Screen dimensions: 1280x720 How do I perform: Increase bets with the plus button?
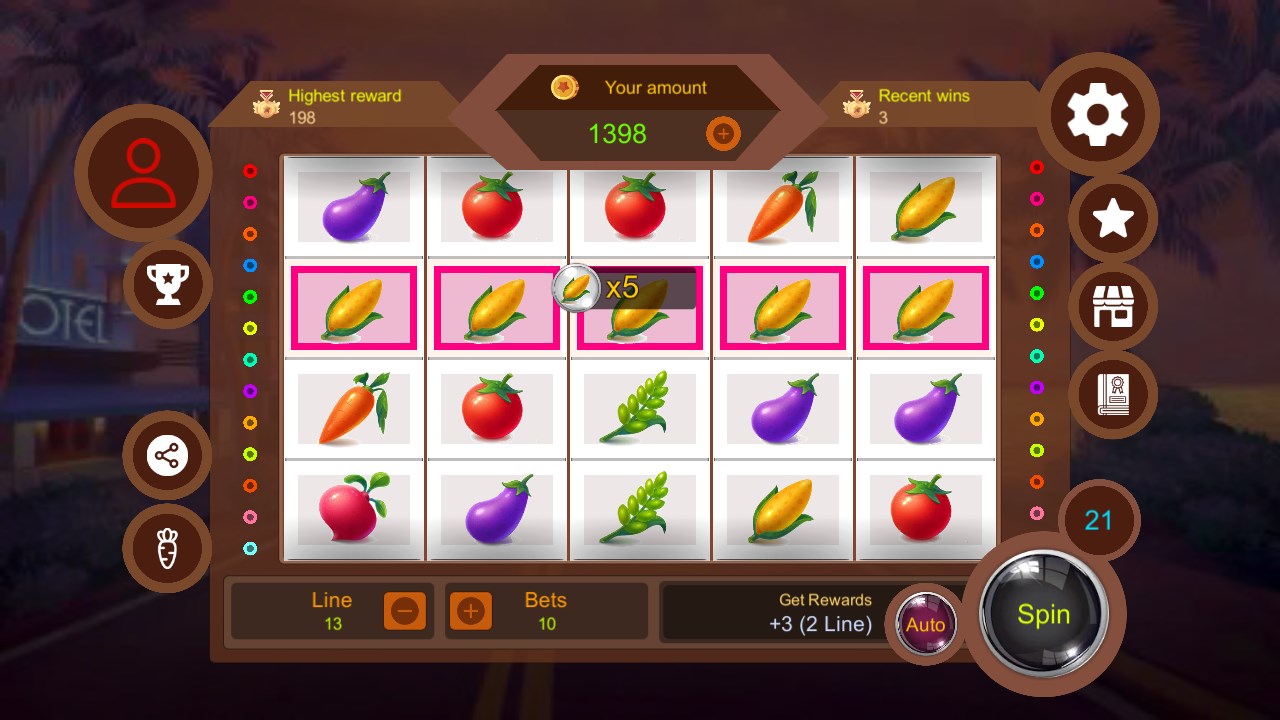click(471, 610)
